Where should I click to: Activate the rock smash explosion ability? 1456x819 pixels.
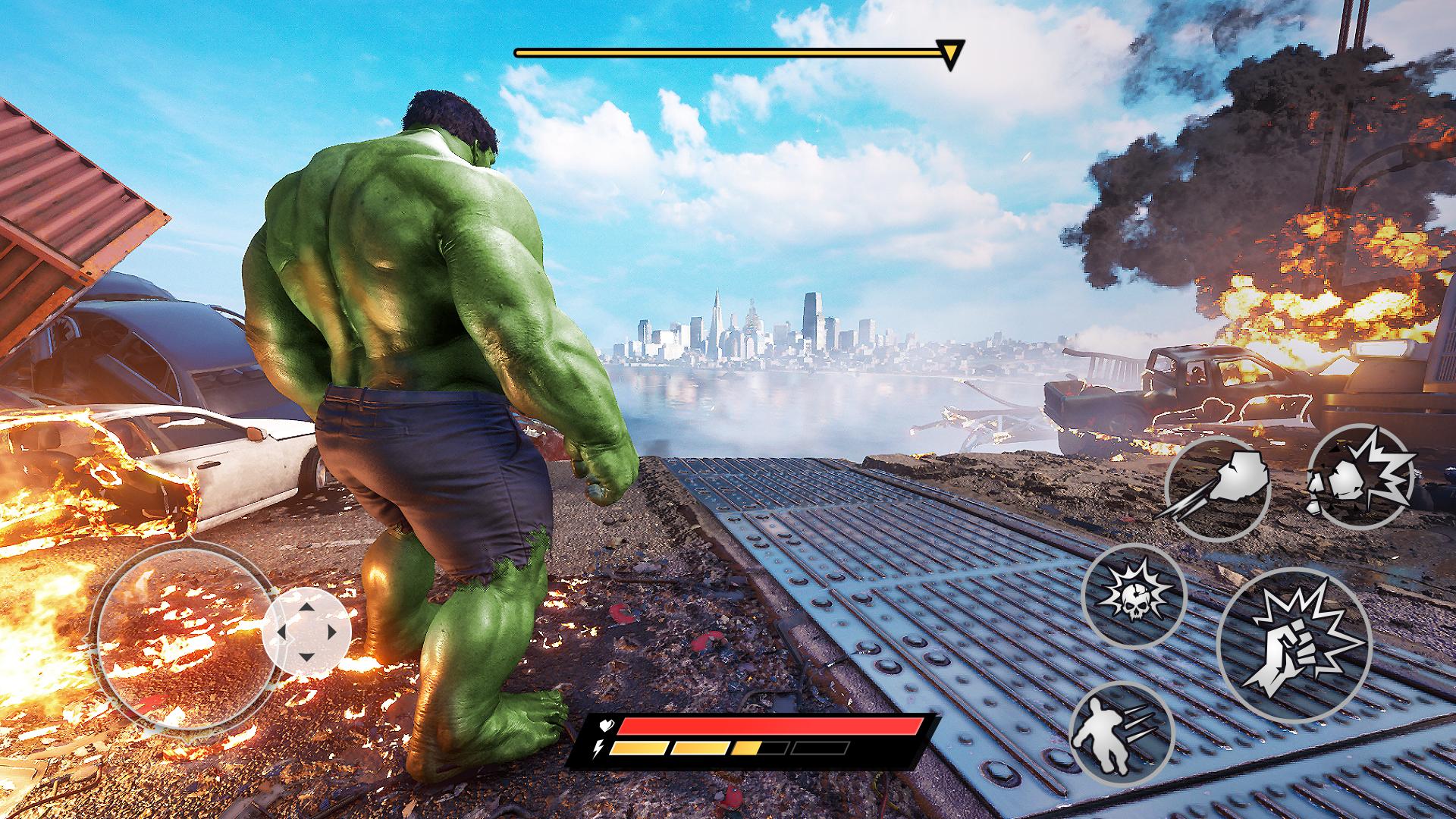(x=1360, y=475)
